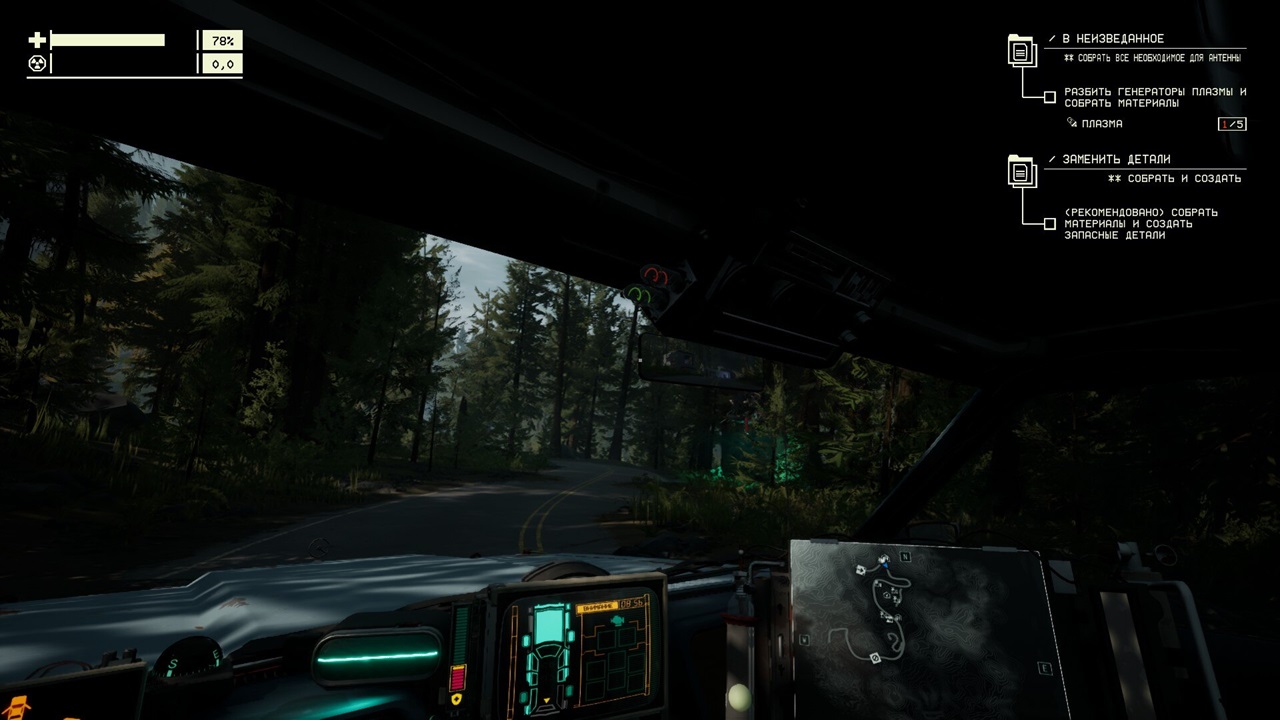Open the "Заменить детали" quest document icon

pyautogui.click(x=1020, y=171)
